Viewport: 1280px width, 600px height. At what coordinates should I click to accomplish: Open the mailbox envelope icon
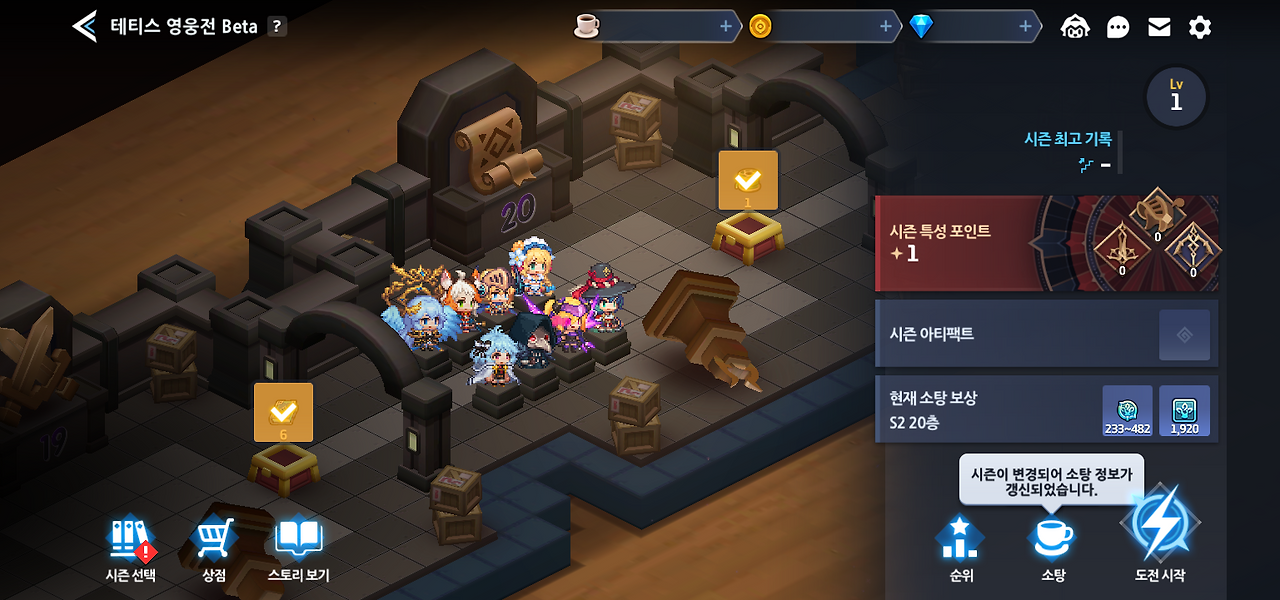tap(1159, 27)
